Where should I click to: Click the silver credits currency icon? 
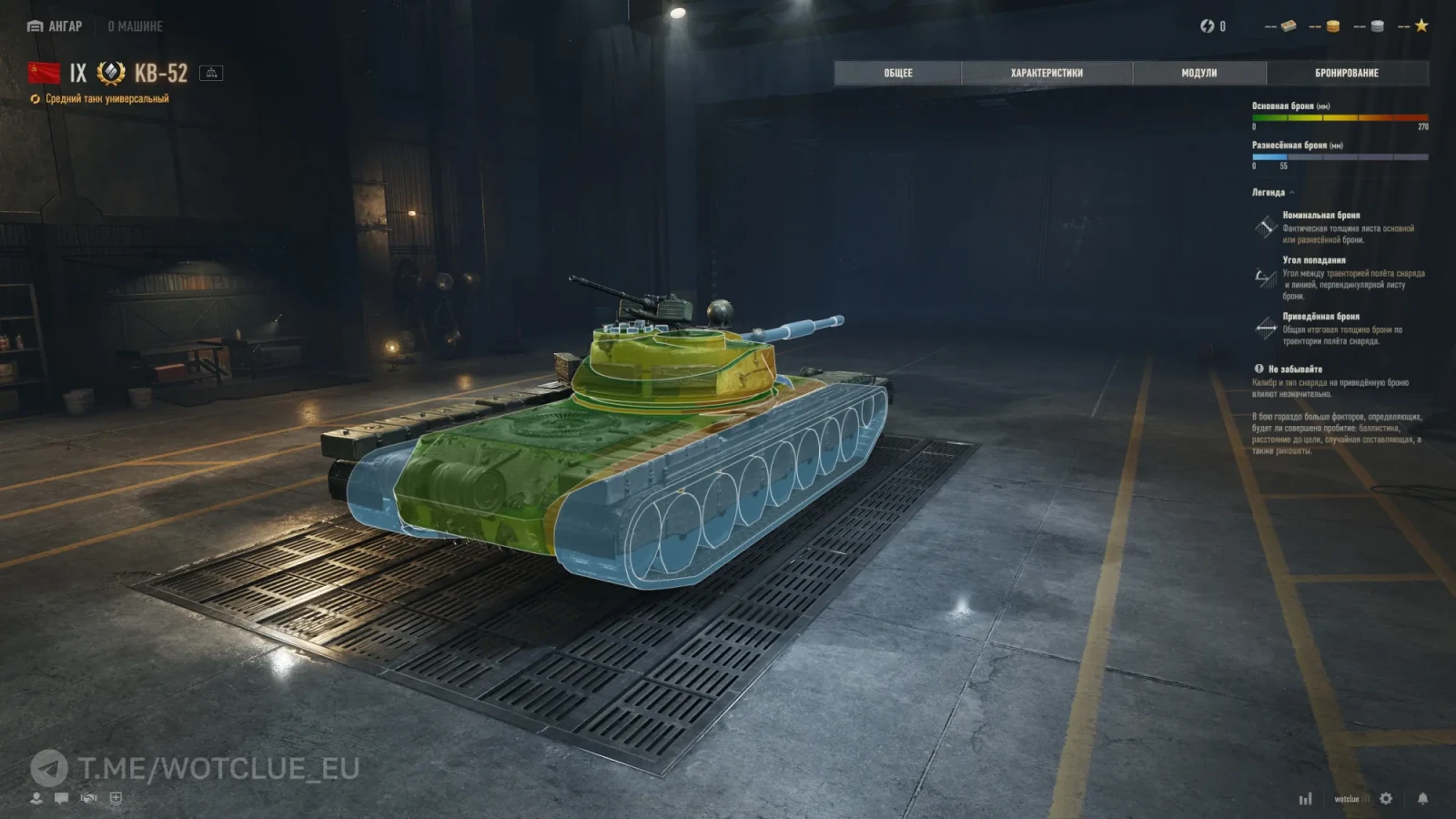1377,26
